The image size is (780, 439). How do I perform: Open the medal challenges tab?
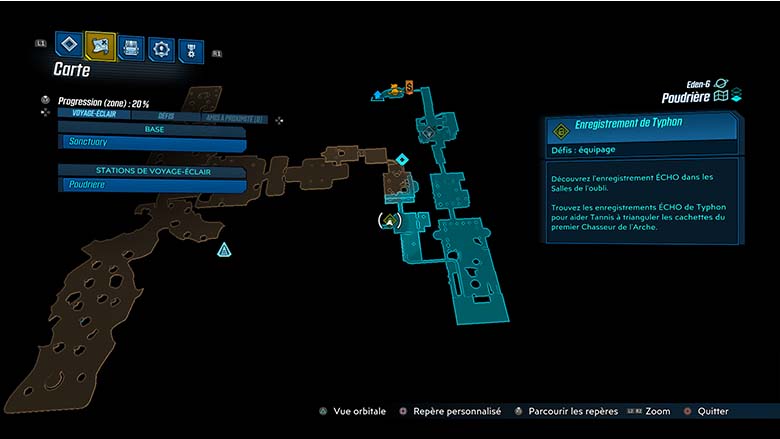pos(190,50)
